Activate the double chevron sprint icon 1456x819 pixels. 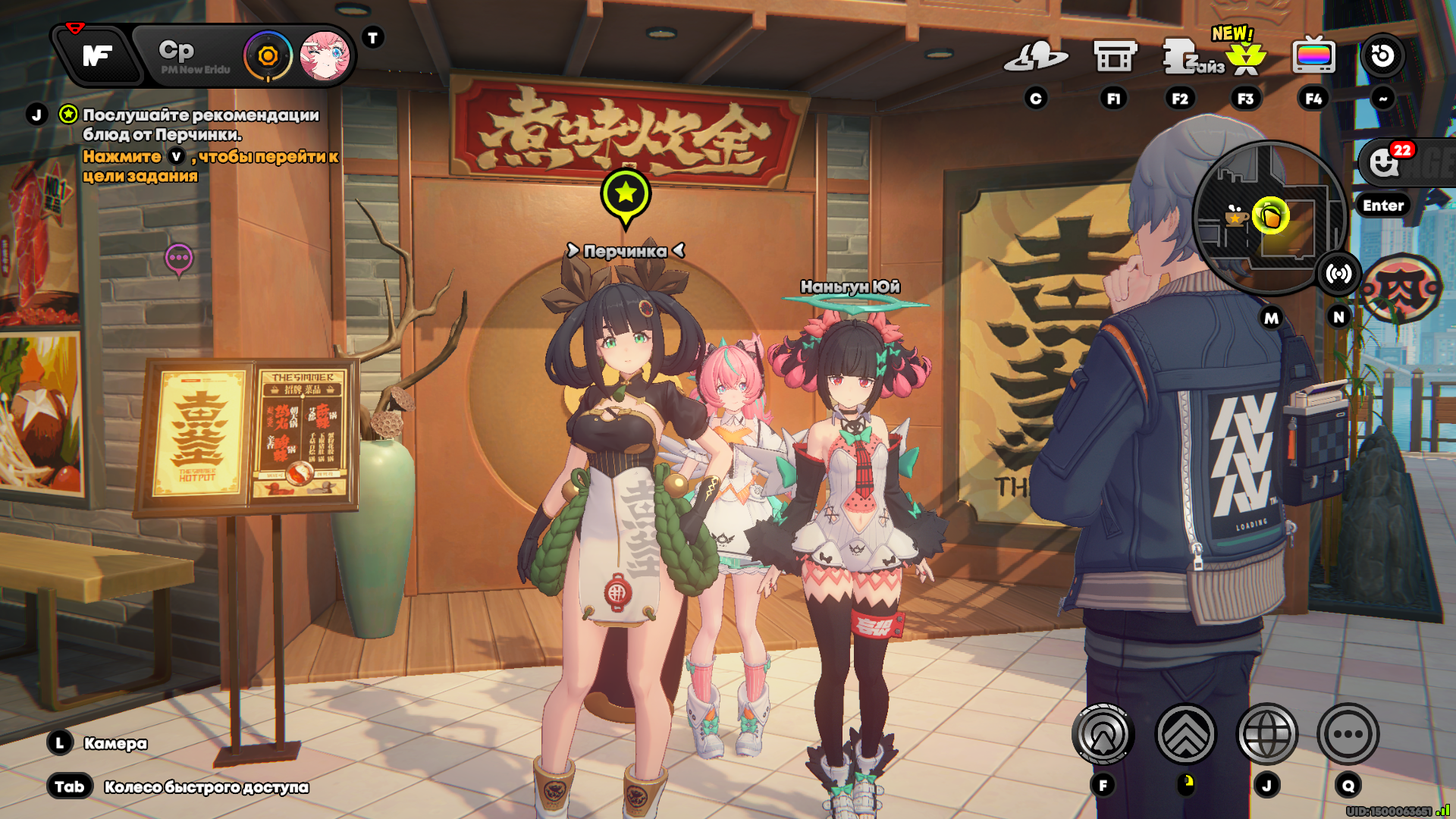click(1185, 734)
